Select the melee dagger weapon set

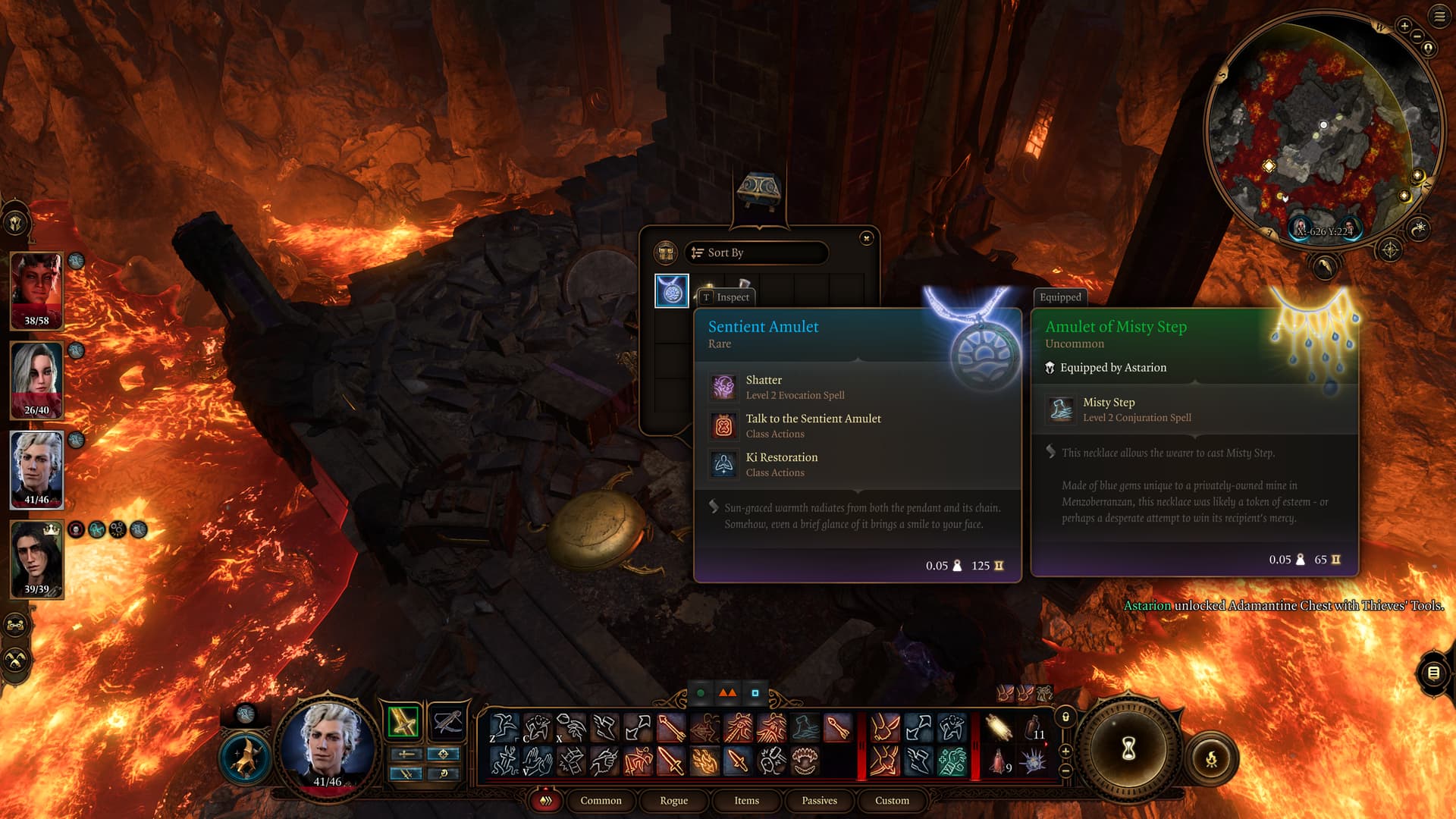pos(403,722)
